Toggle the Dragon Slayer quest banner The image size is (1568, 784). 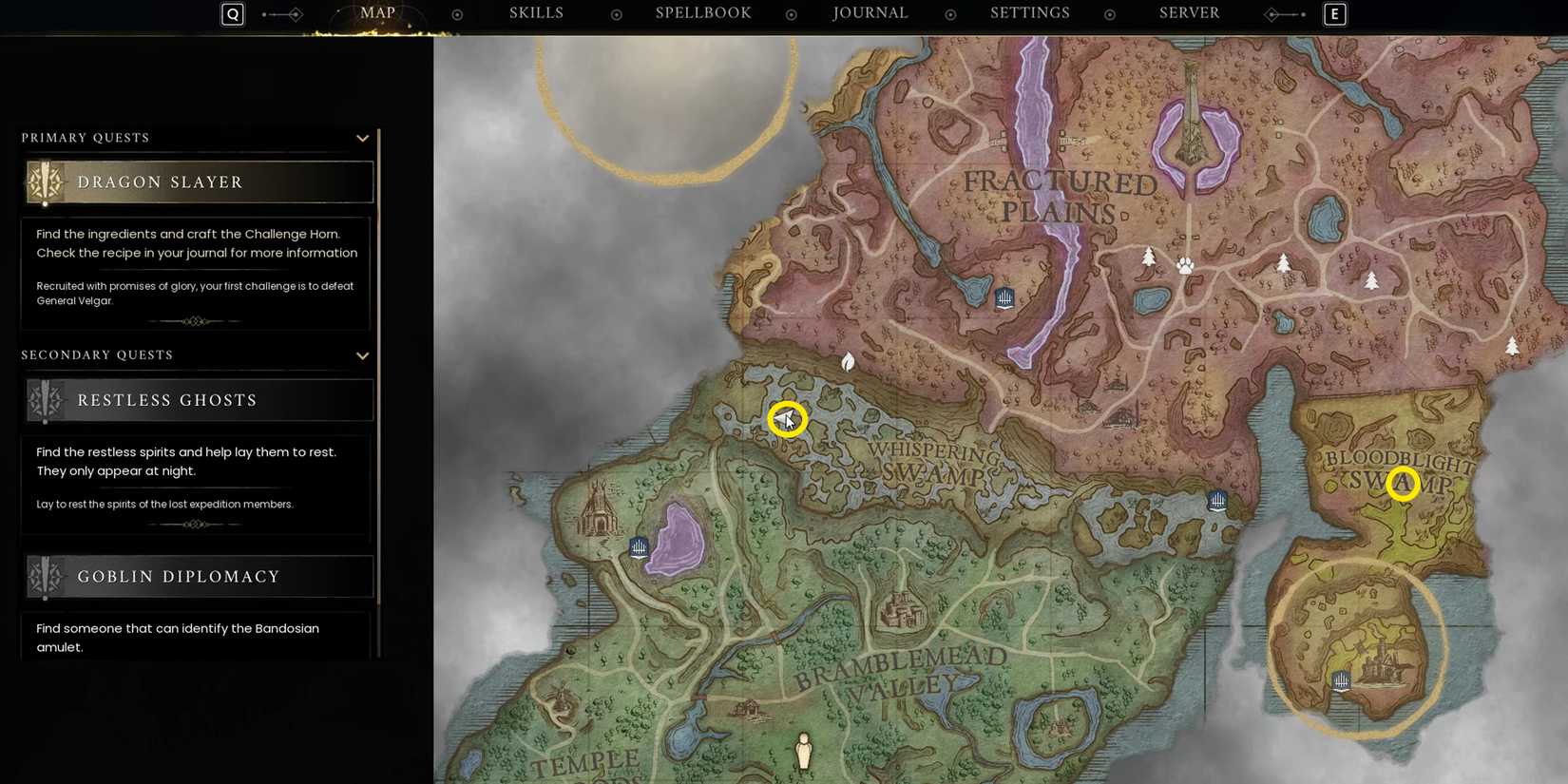[x=198, y=182]
